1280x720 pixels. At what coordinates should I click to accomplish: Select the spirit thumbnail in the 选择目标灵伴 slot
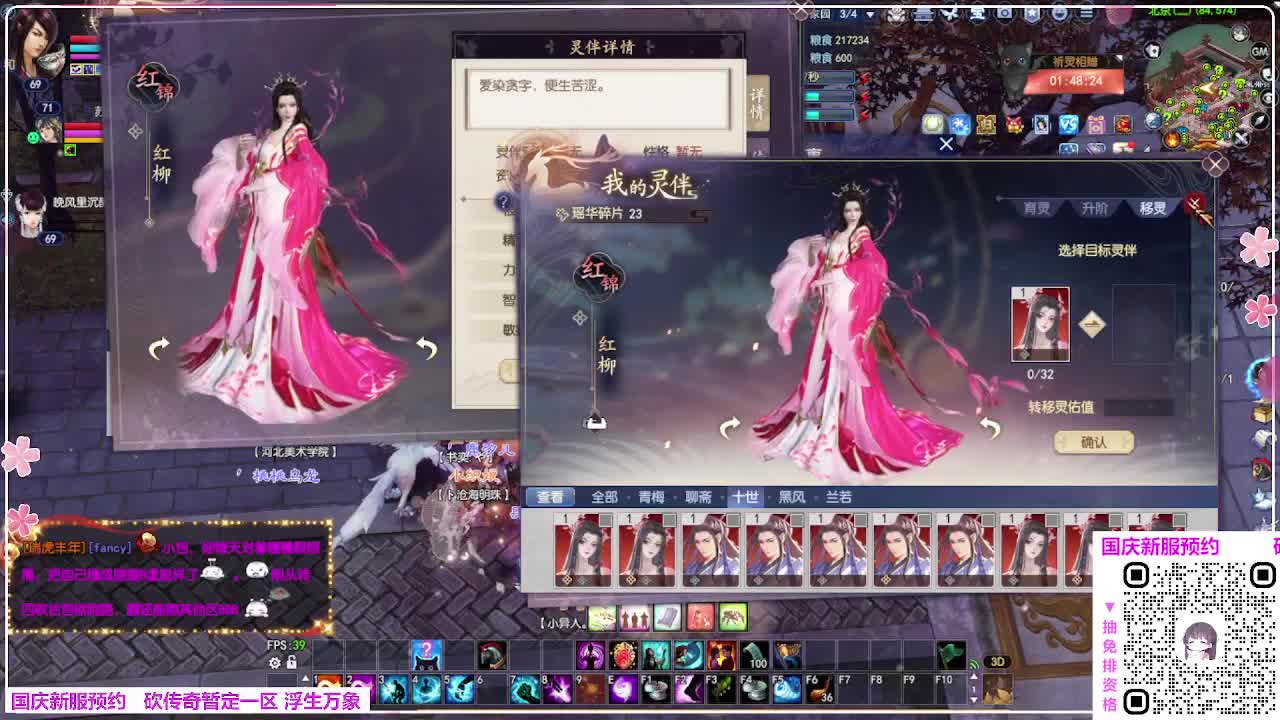coord(1041,324)
